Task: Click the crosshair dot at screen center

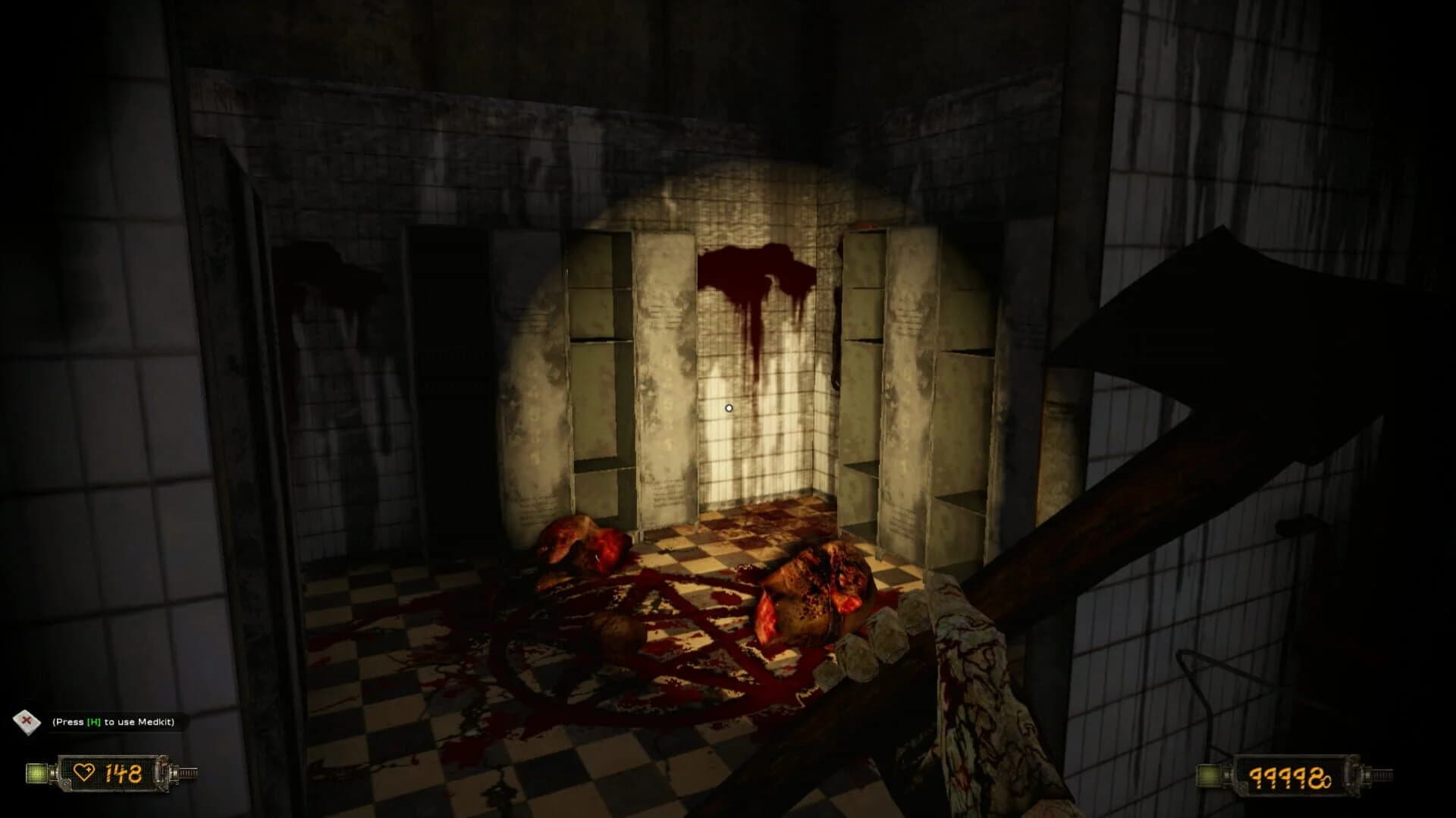Action: (729, 408)
